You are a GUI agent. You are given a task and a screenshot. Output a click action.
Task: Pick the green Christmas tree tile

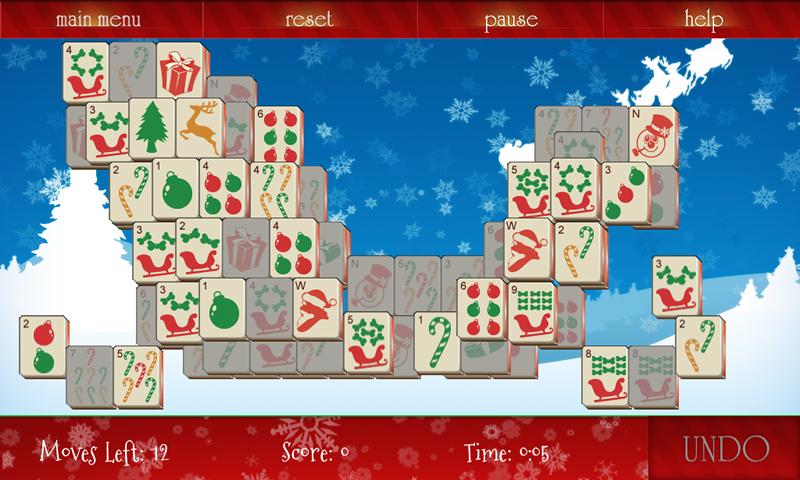(153, 129)
